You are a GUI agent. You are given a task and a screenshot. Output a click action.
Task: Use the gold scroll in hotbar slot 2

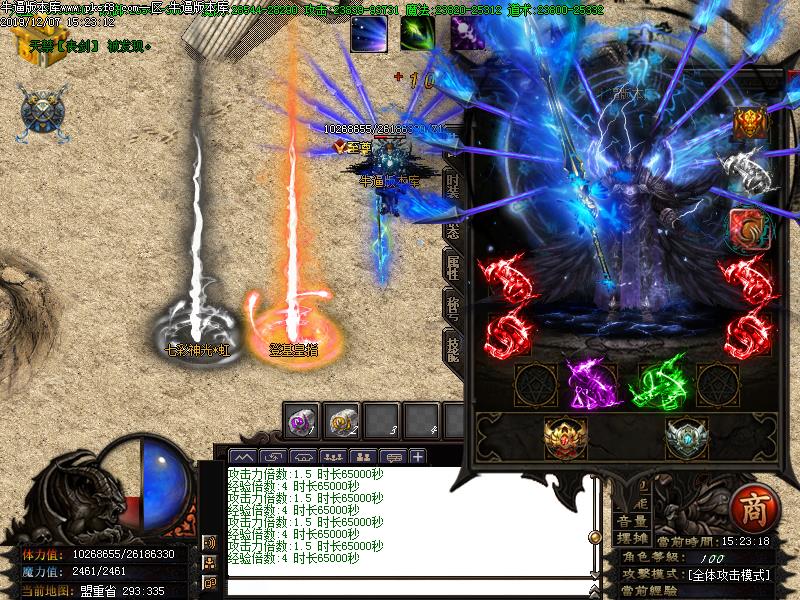coord(343,420)
